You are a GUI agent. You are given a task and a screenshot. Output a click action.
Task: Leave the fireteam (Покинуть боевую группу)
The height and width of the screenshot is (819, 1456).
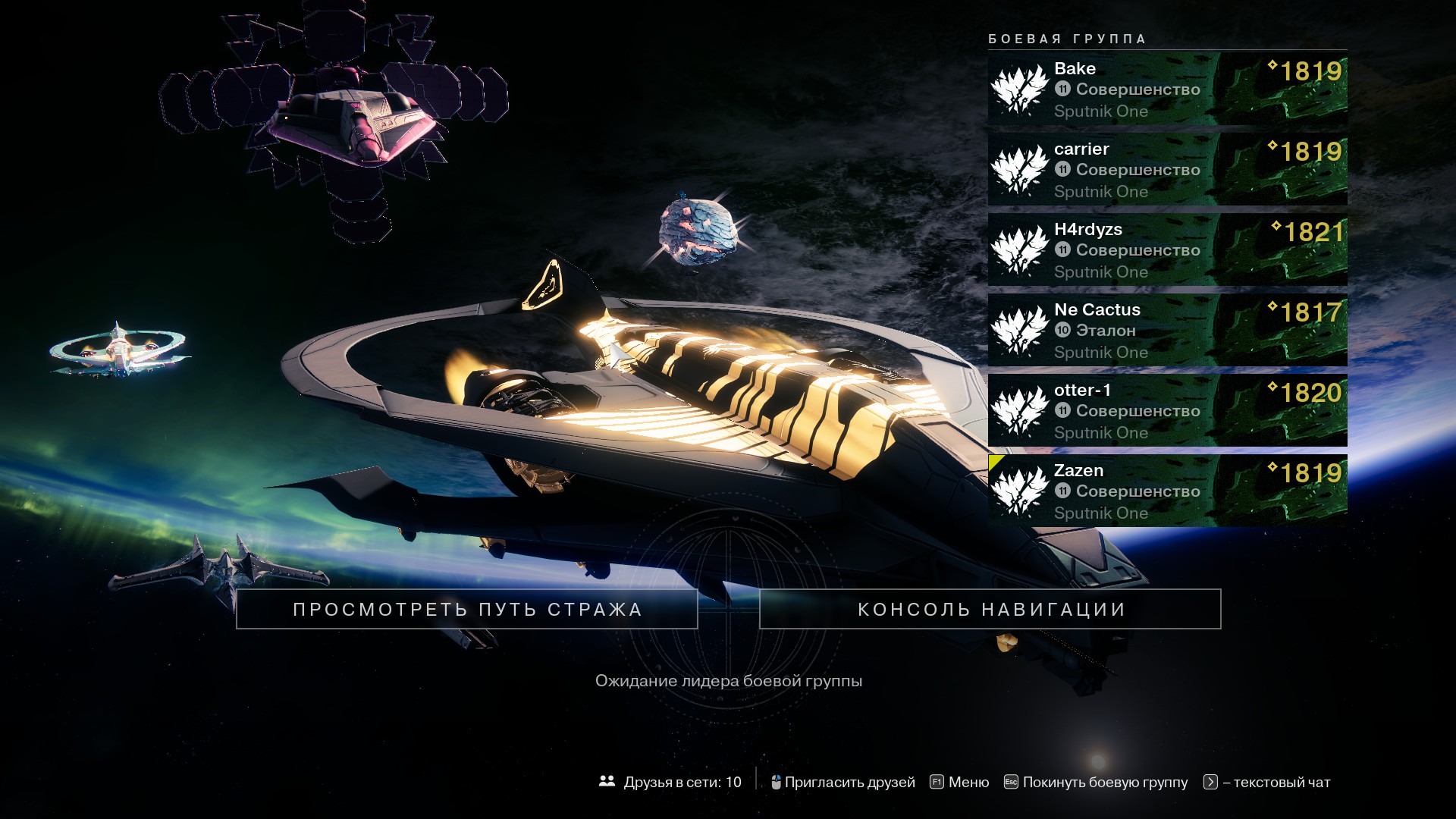(1096, 782)
